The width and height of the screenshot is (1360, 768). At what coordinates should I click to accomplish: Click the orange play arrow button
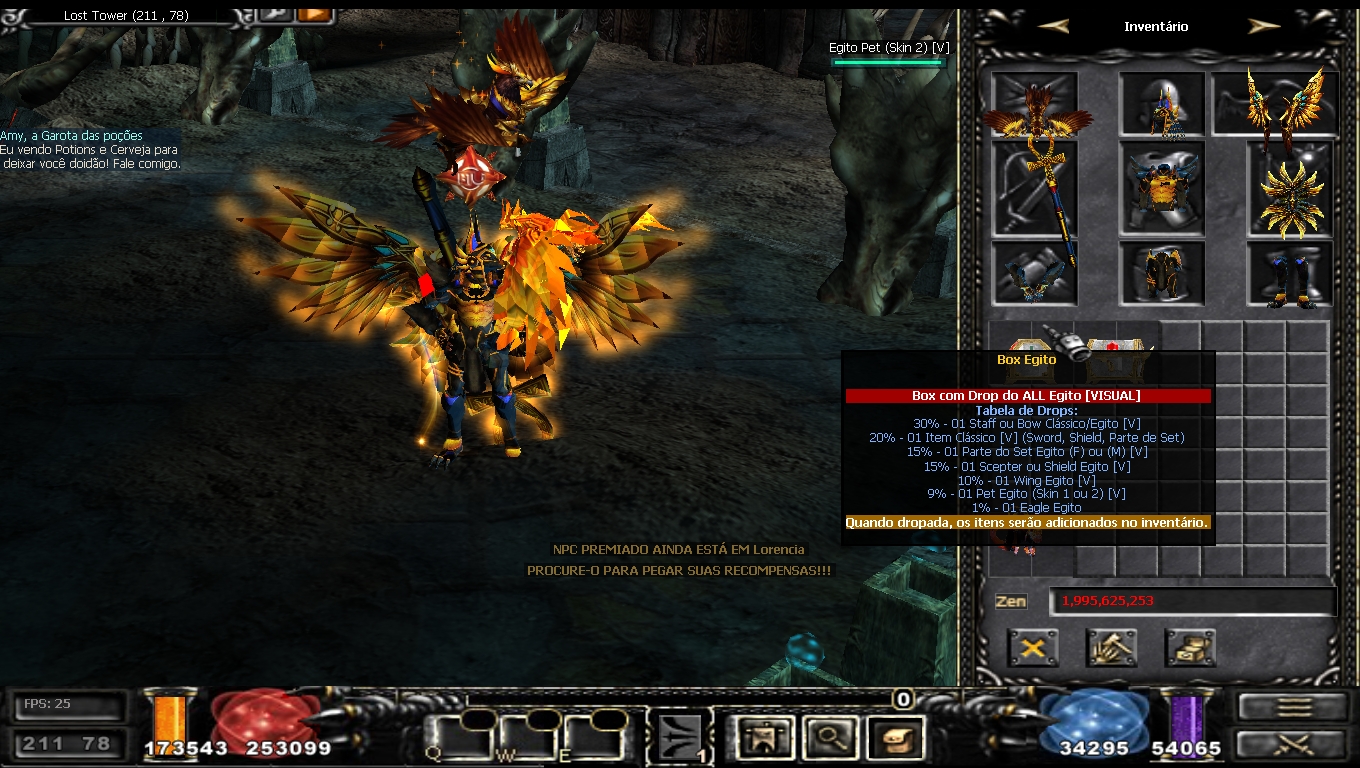coord(314,13)
